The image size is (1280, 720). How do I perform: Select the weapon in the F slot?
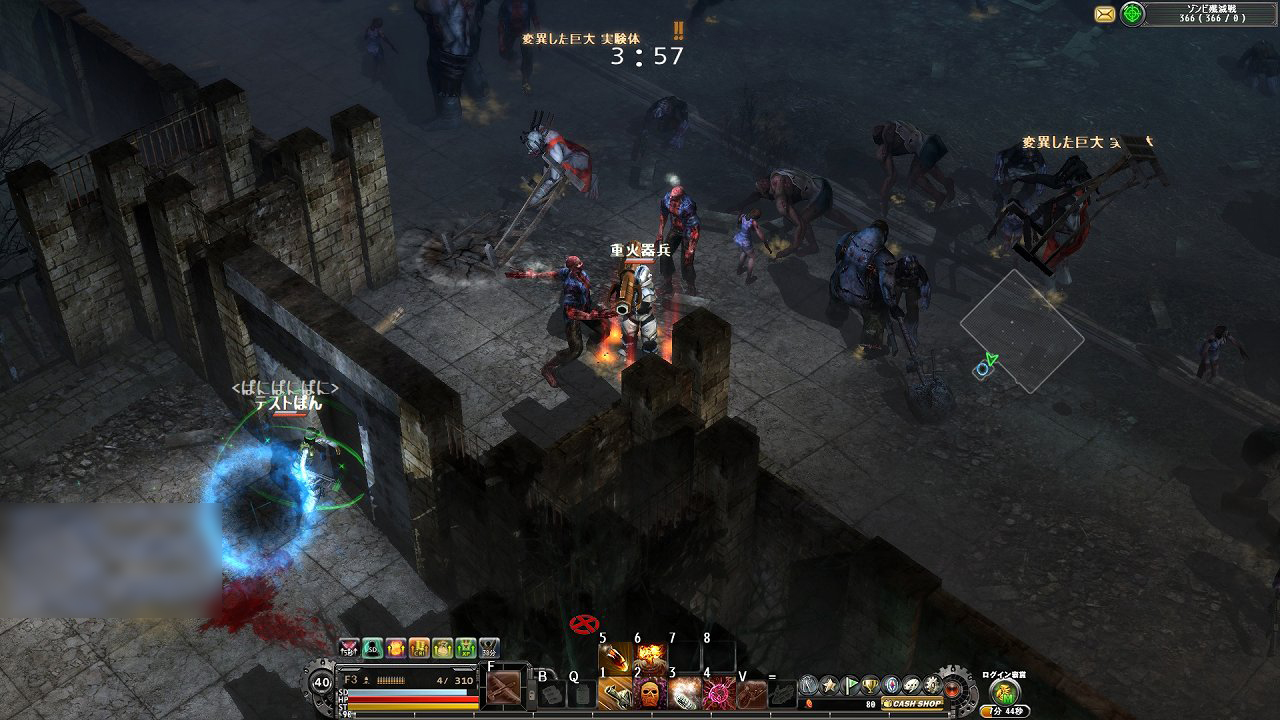503,687
